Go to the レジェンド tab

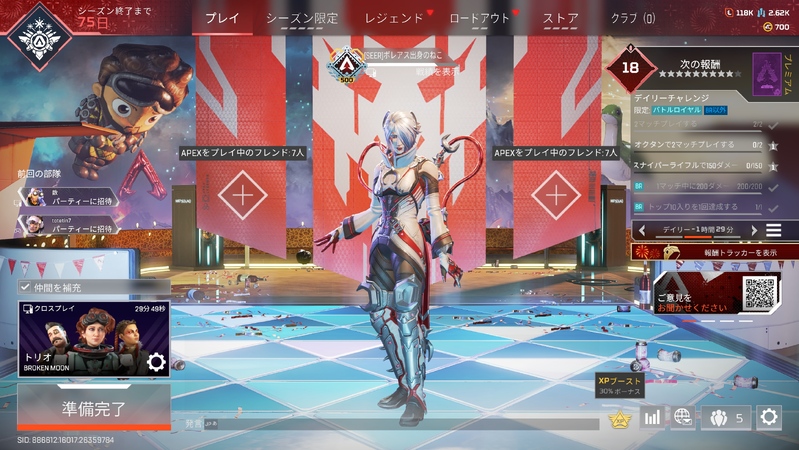click(394, 18)
